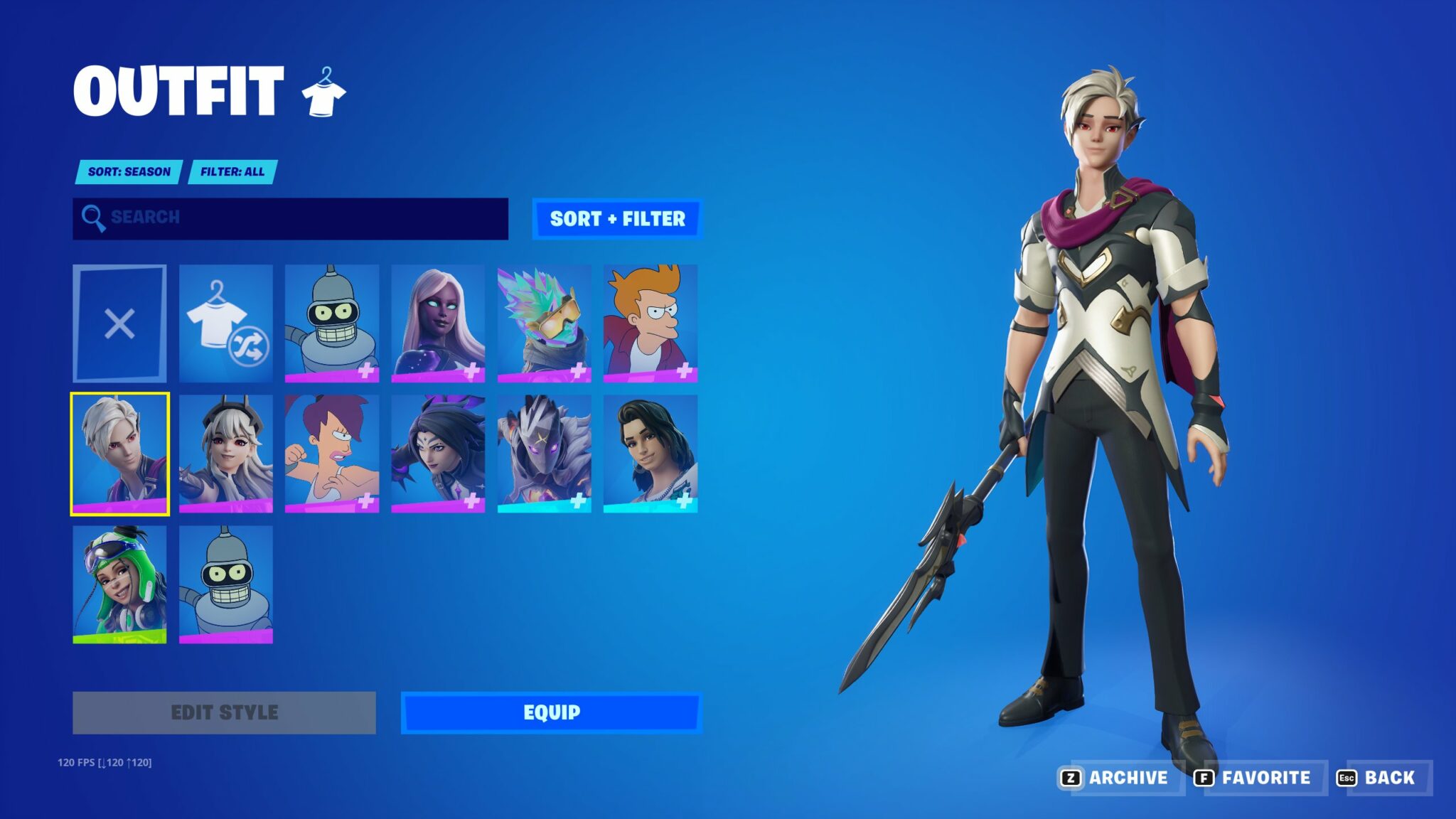Pick the purple-haired Leela outfit
Screen dimensions: 1456x819
[332, 454]
